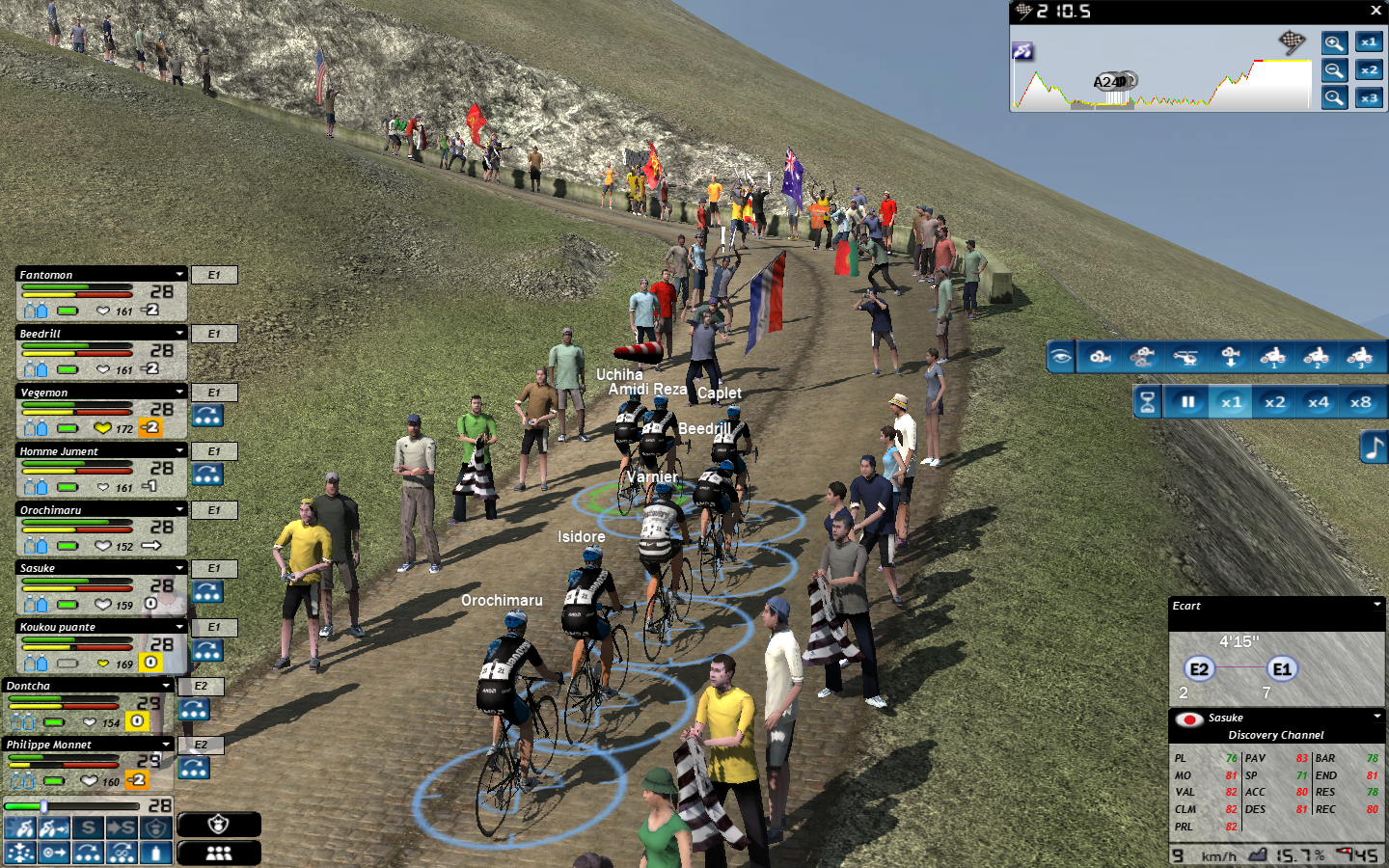This screenshot has height=868, width=1389.
Task: Set race speed to x8
Action: pos(1360,402)
